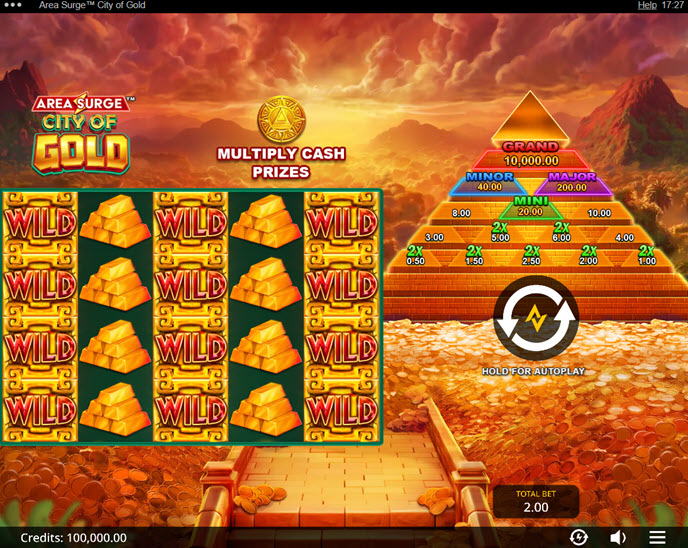Spin the reels with the lightning button

(x=536, y=318)
